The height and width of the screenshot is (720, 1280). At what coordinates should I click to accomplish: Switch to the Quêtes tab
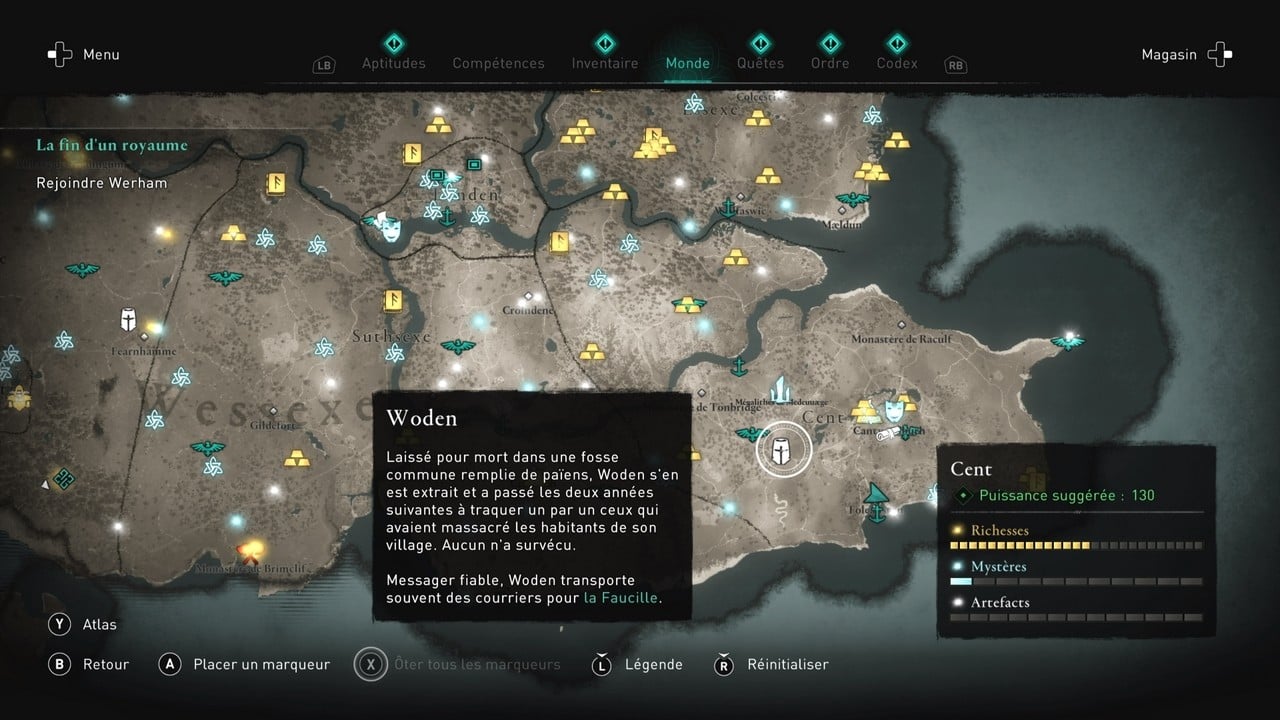(761, 62)
